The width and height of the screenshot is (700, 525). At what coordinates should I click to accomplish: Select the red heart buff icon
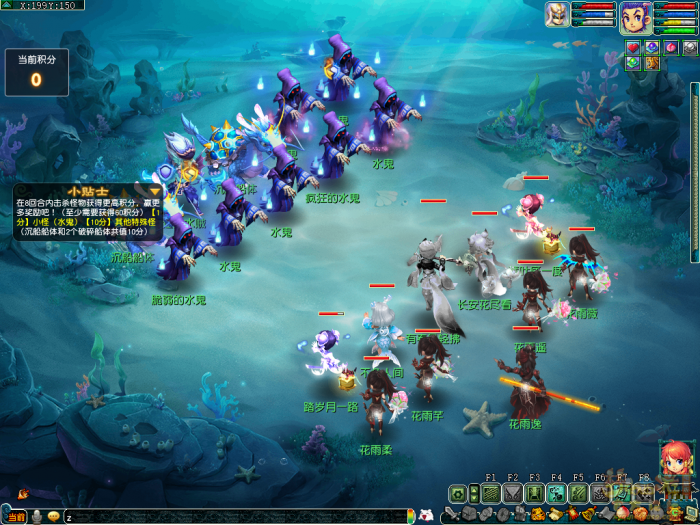tap(633, 47)
